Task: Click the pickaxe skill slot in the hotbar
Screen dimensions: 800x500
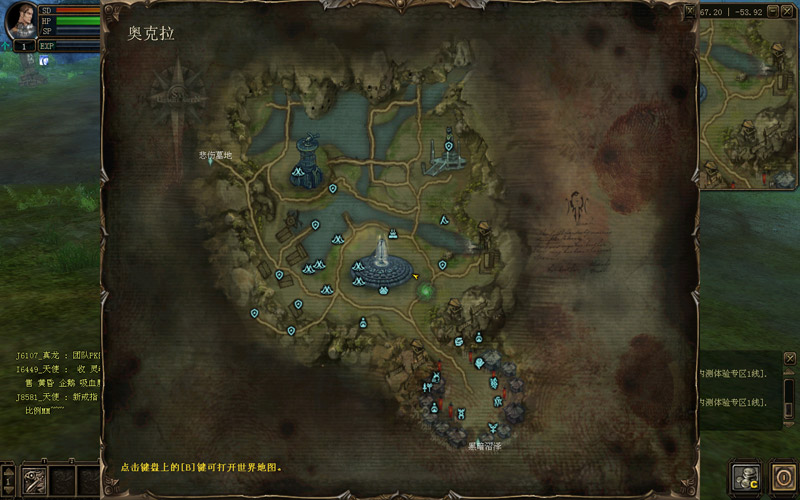Action: click(x=35, y=480)
